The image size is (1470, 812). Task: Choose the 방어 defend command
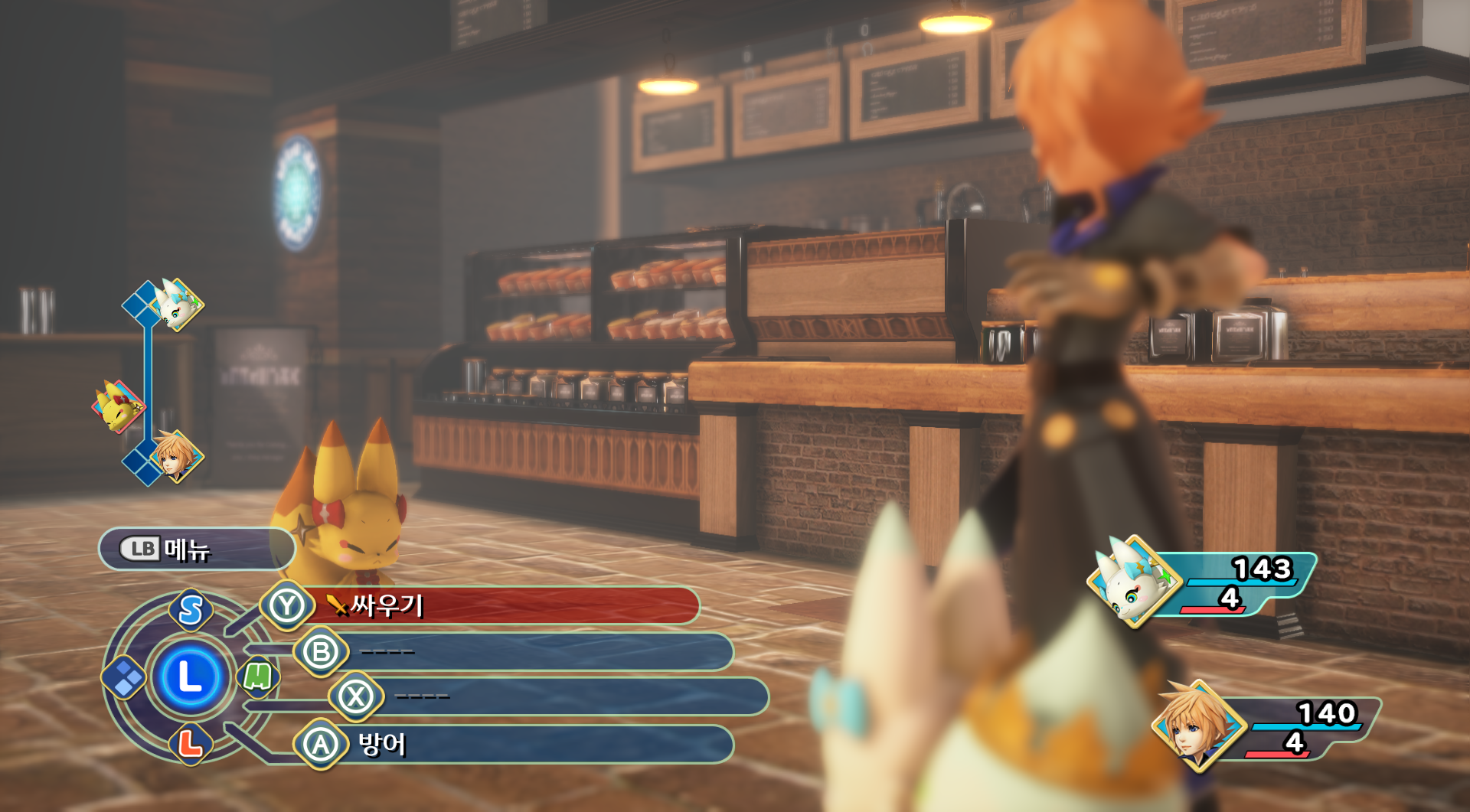pos(513,744)
